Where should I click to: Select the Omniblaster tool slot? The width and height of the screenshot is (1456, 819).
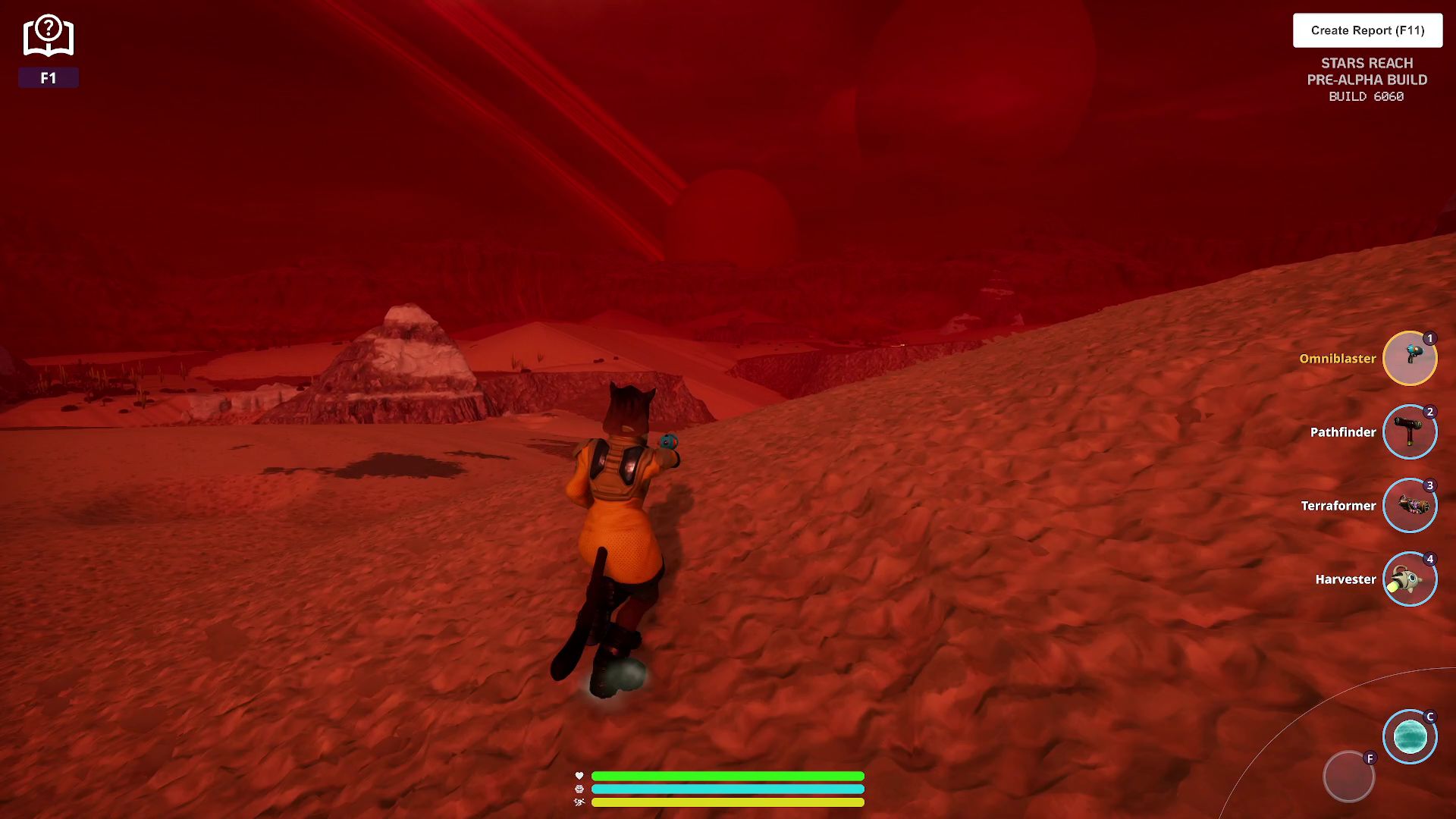pos(1410,359)
